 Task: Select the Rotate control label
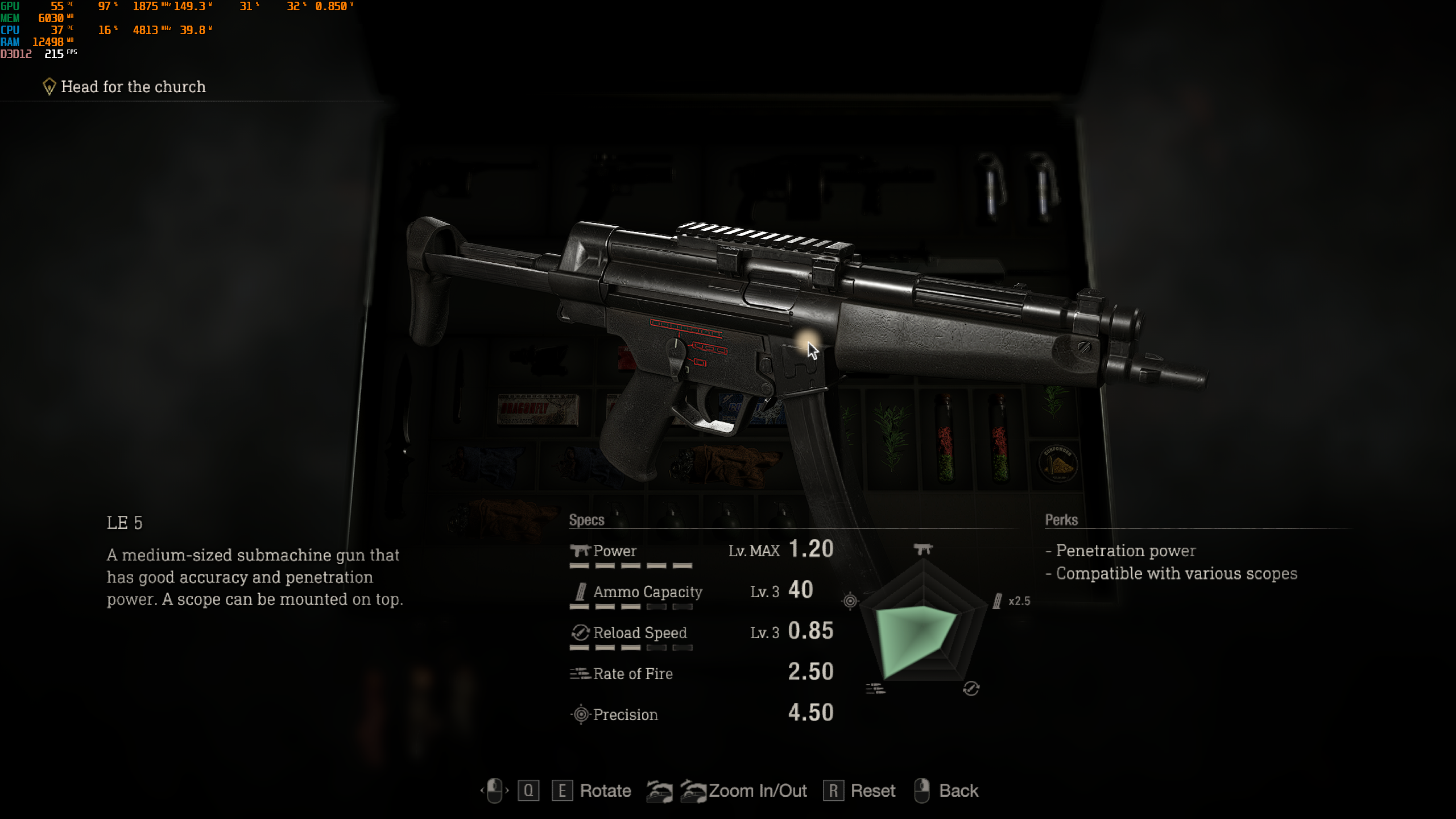[x=605, y=791]
